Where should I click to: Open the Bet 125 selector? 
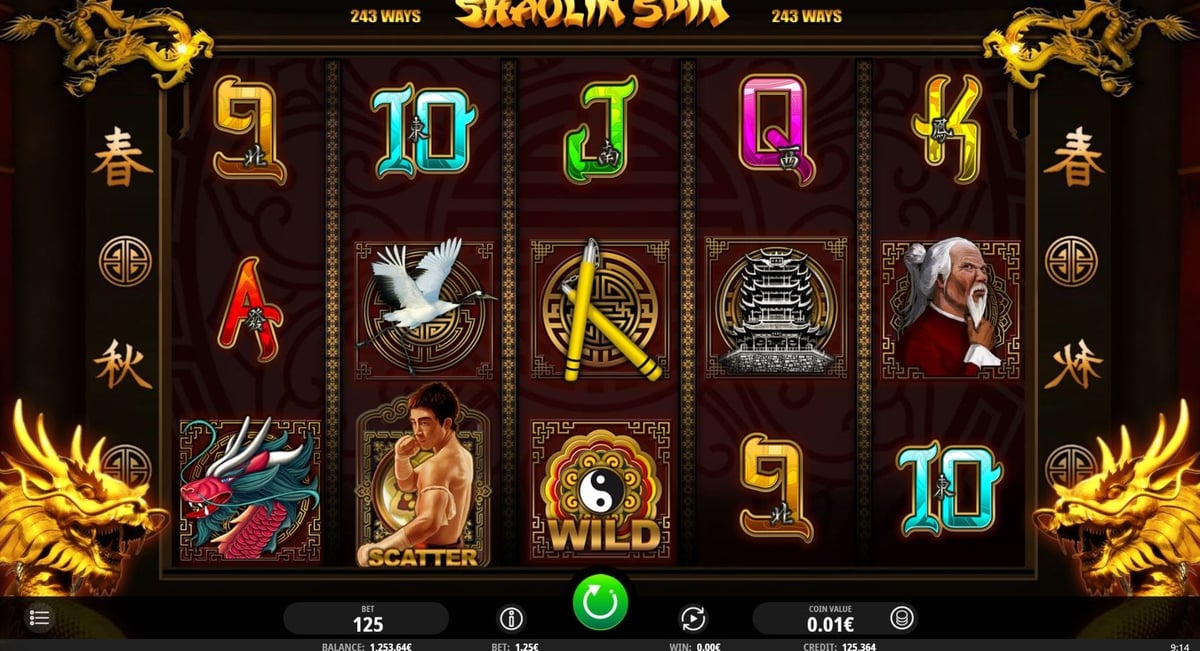[x=366, y=618]
